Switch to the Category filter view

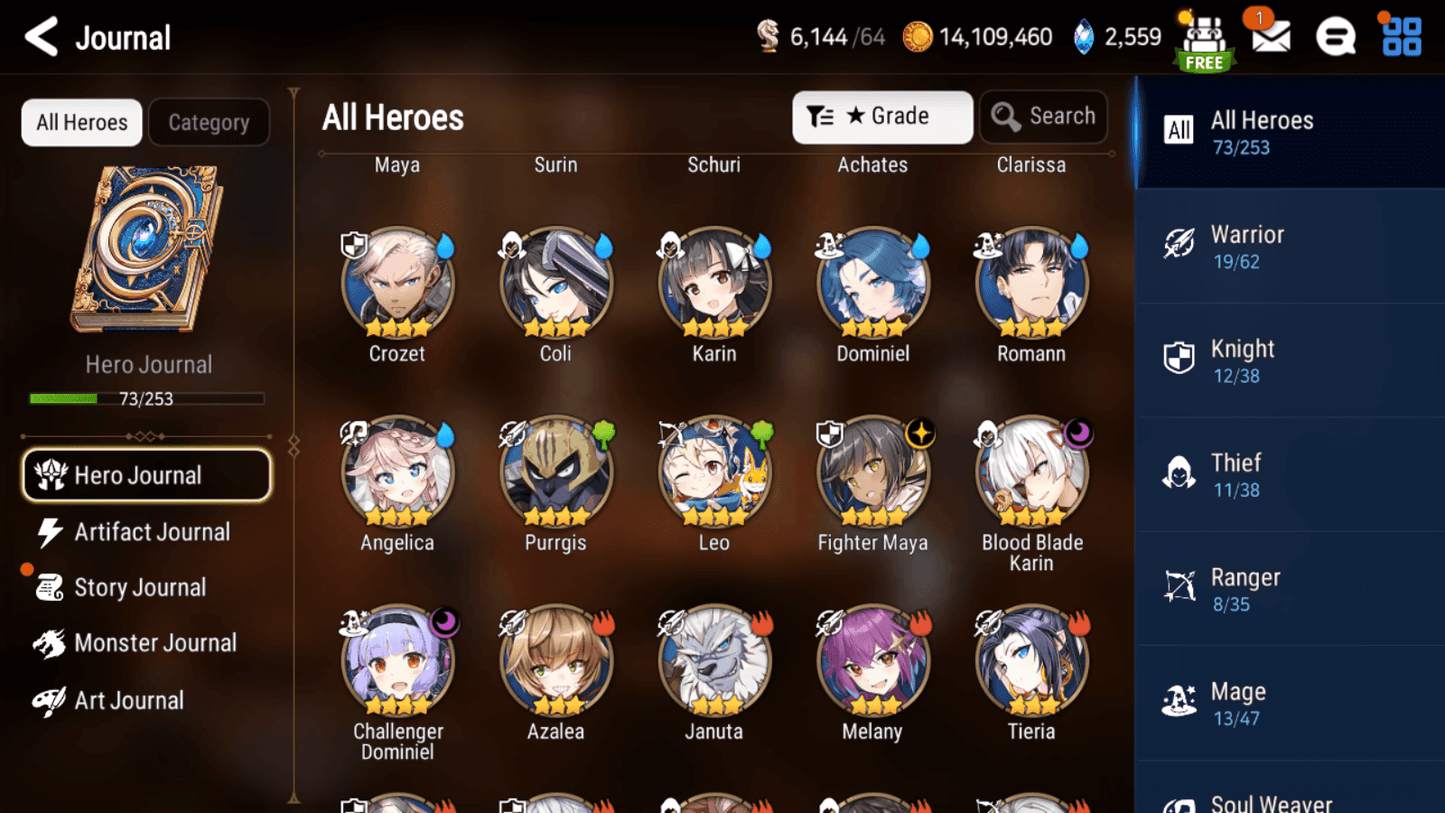coord(209,122)
